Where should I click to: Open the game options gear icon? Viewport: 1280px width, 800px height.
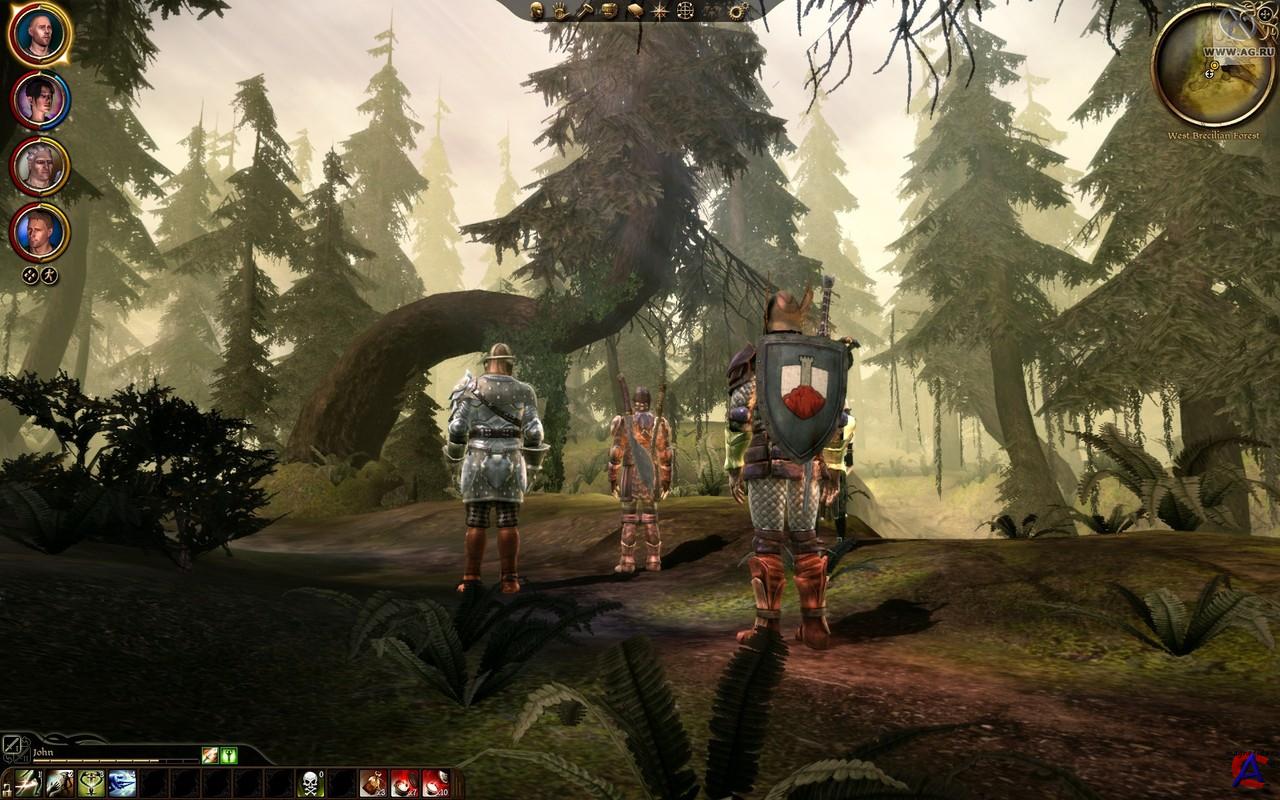click(x=738, y=11)
